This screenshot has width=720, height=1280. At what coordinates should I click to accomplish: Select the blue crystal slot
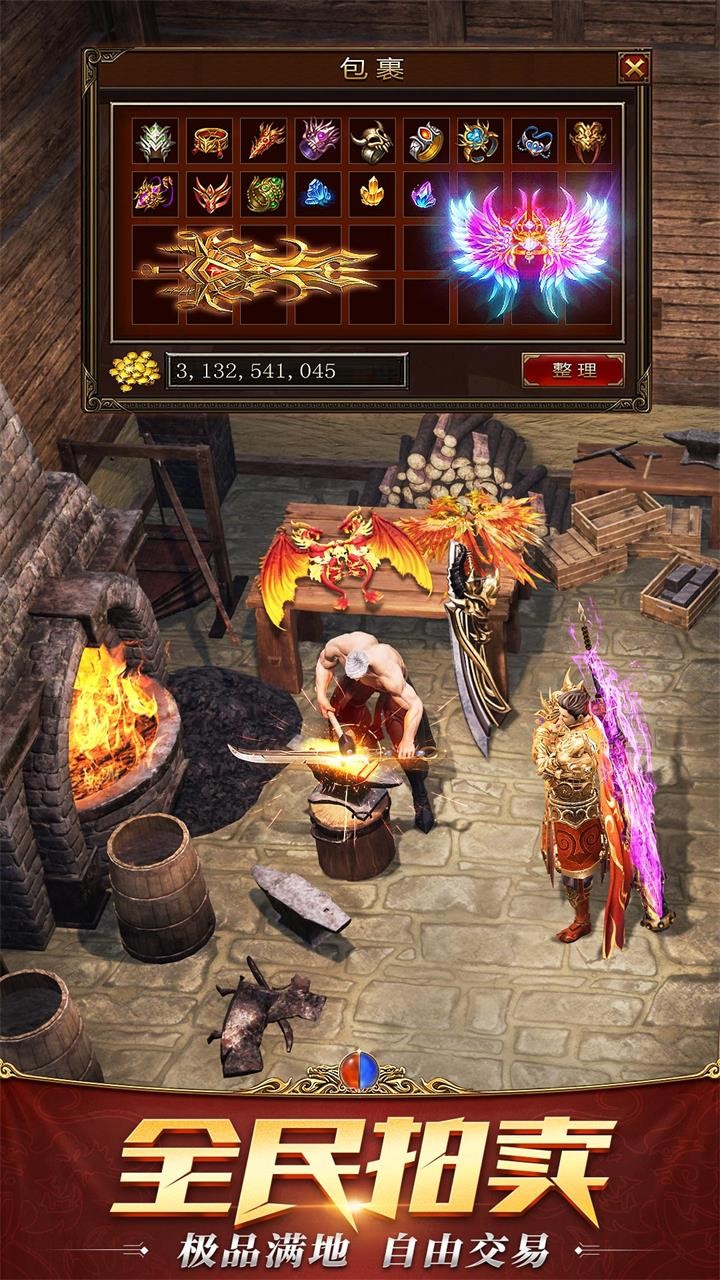[x=318, y=193]
